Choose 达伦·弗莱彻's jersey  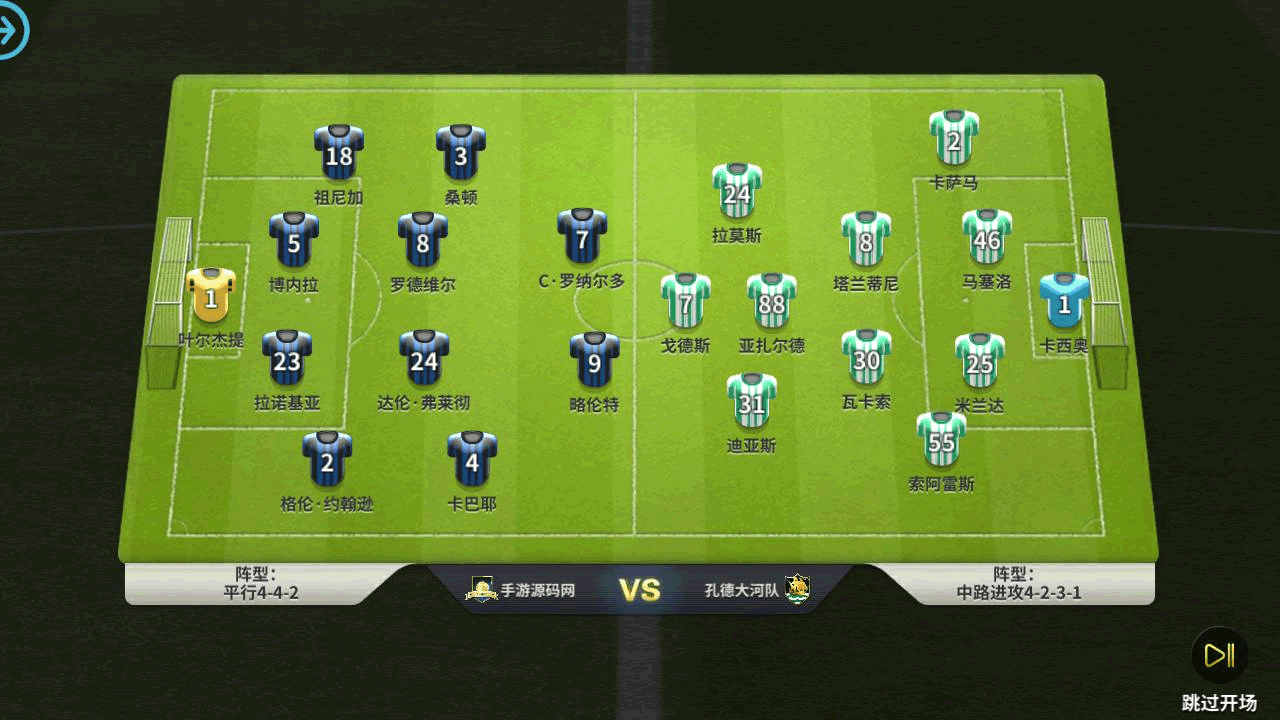click(424, 359)
